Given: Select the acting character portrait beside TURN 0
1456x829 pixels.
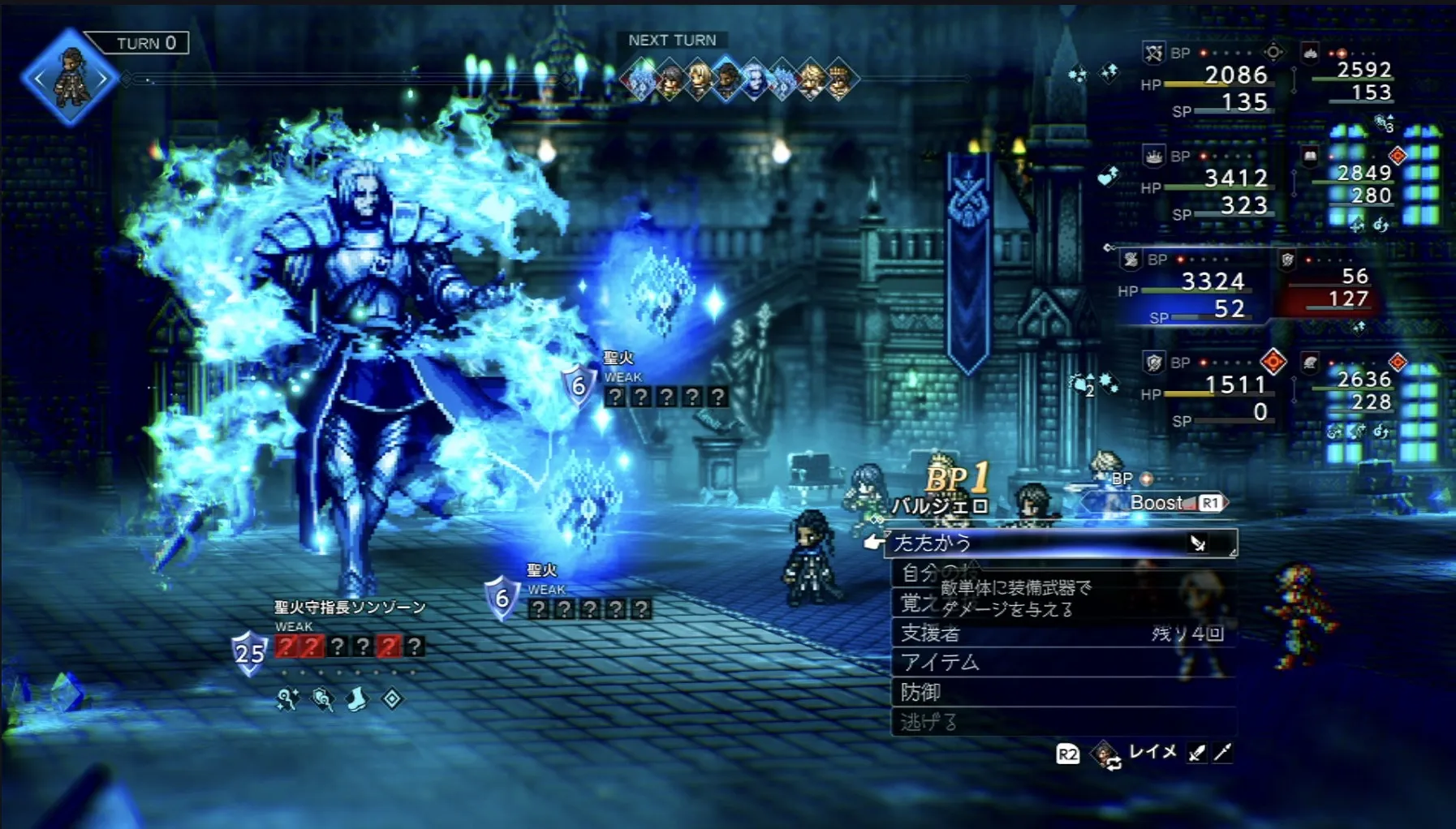Looking at the screenshot, I should click(71, 79).
